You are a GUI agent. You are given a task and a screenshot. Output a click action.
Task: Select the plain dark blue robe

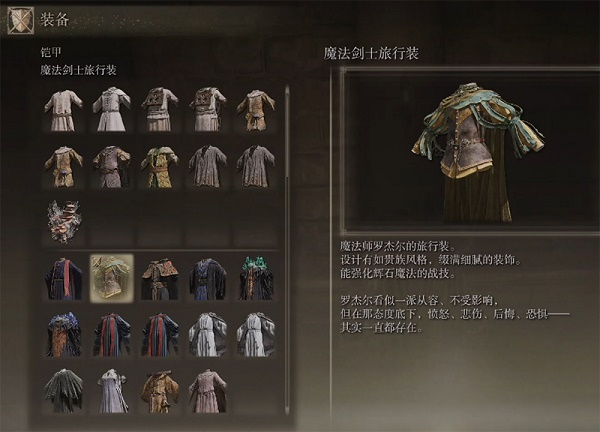207,277
